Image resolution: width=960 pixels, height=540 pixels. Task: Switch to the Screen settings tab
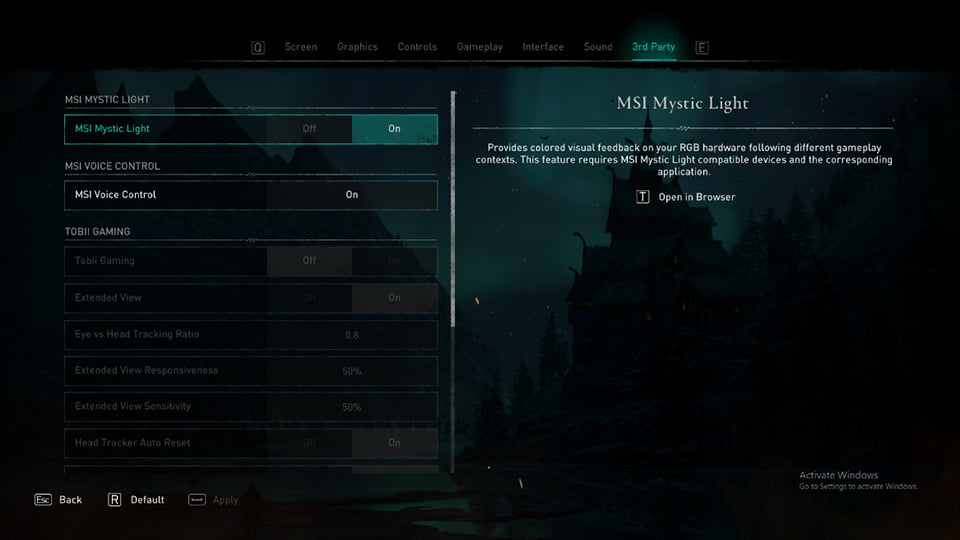300,47
